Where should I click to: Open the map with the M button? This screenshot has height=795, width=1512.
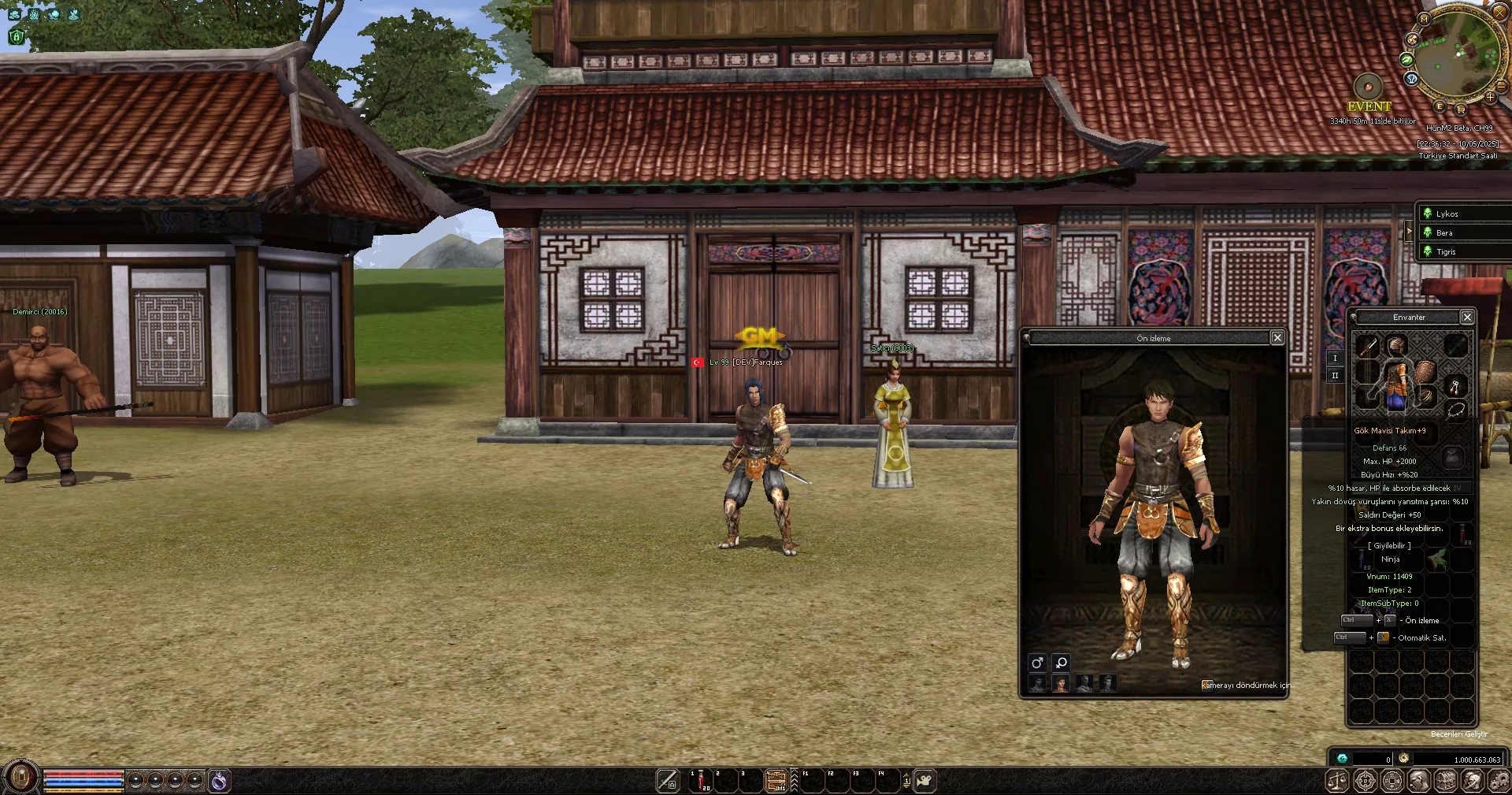(1424, 18)
